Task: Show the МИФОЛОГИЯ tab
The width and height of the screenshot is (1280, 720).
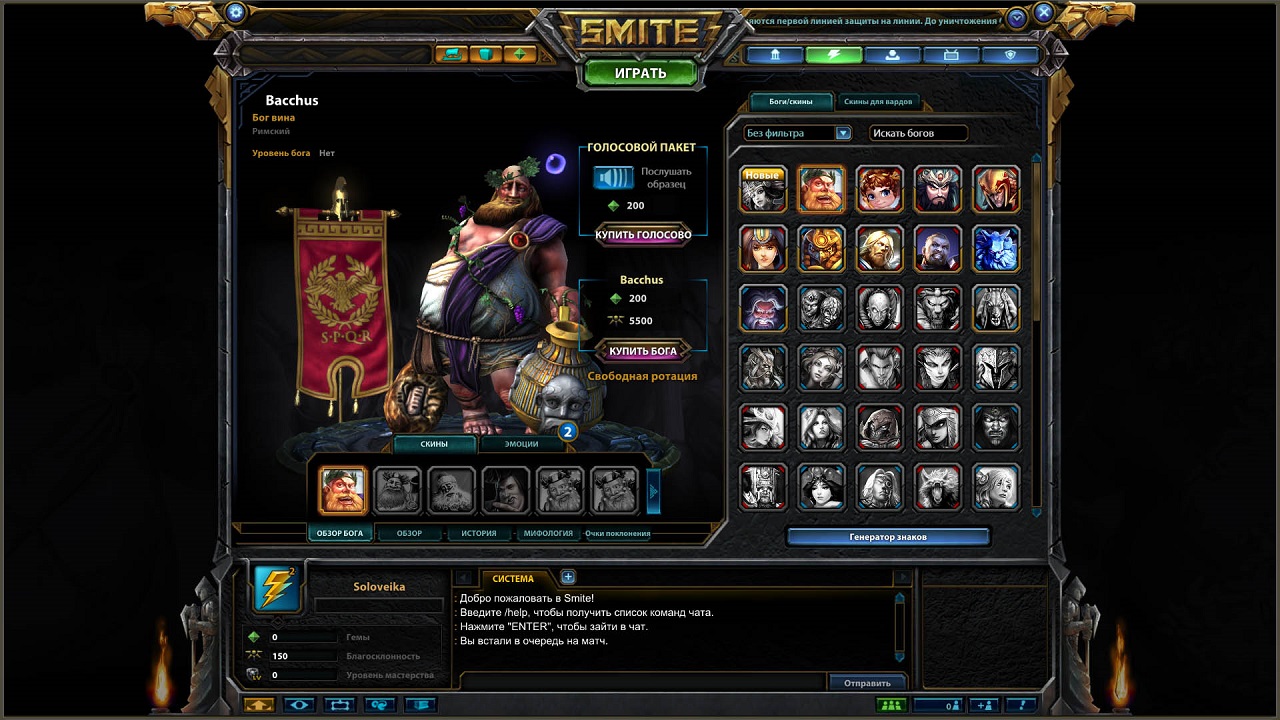Action: tap(548, 533)
